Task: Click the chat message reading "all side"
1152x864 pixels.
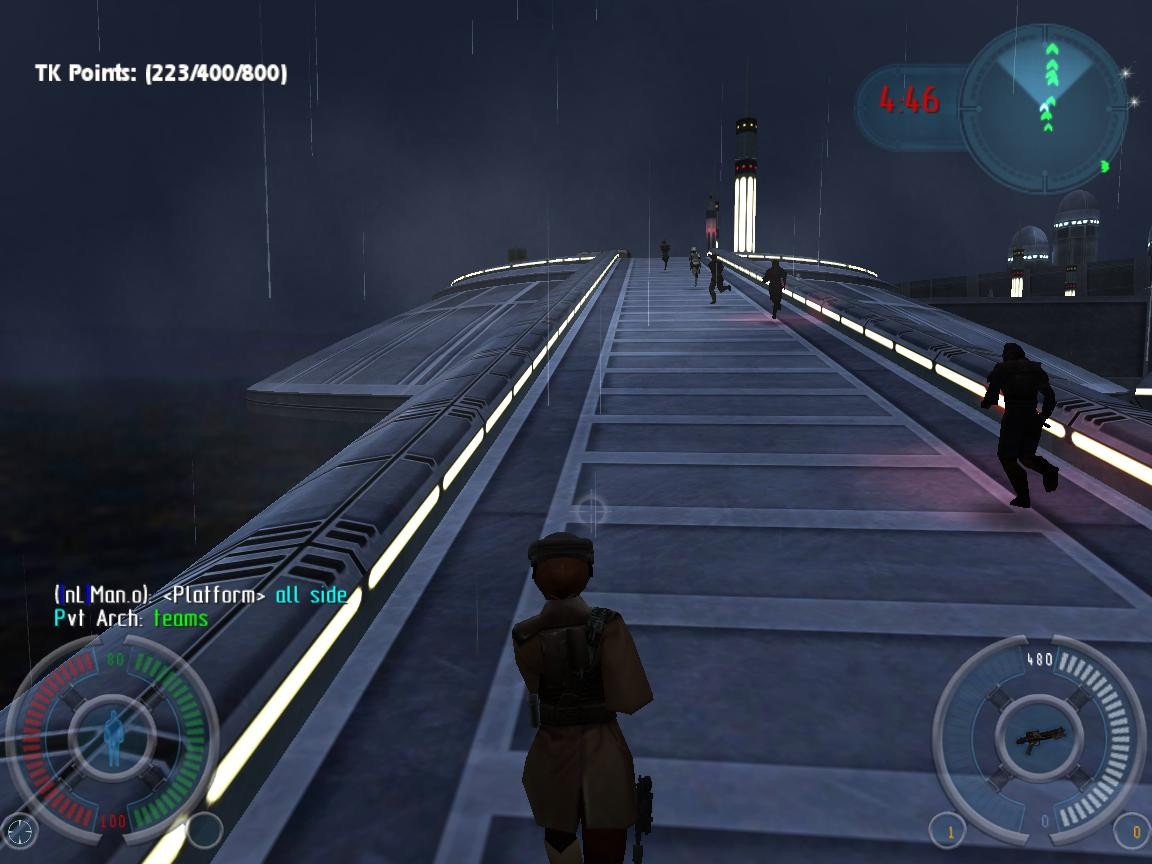Action: coord(311,595)
